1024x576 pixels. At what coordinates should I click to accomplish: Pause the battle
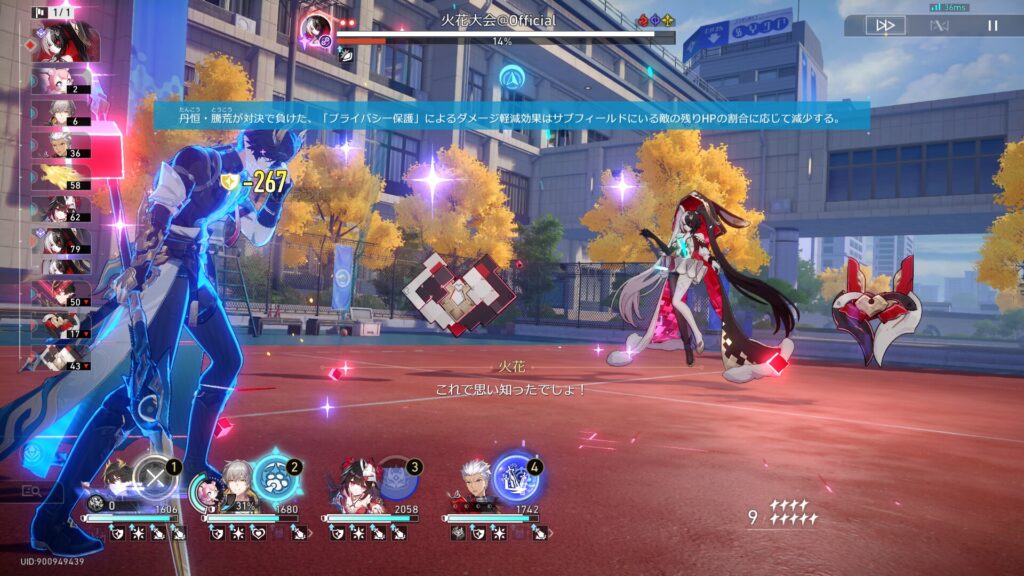[993, 26]
